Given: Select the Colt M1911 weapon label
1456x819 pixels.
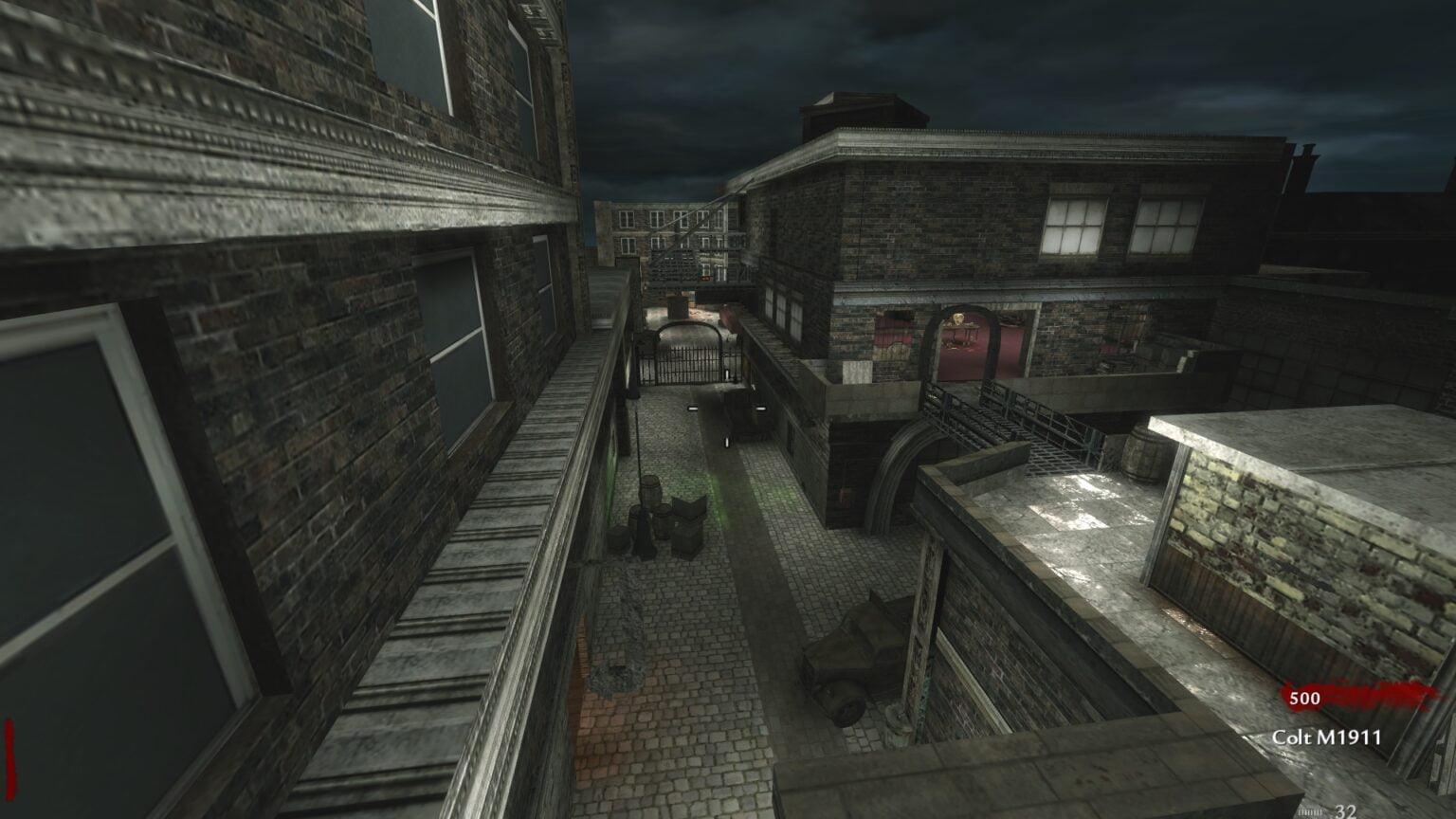Looking at the screenshot, I should (x=1327, y=736).
